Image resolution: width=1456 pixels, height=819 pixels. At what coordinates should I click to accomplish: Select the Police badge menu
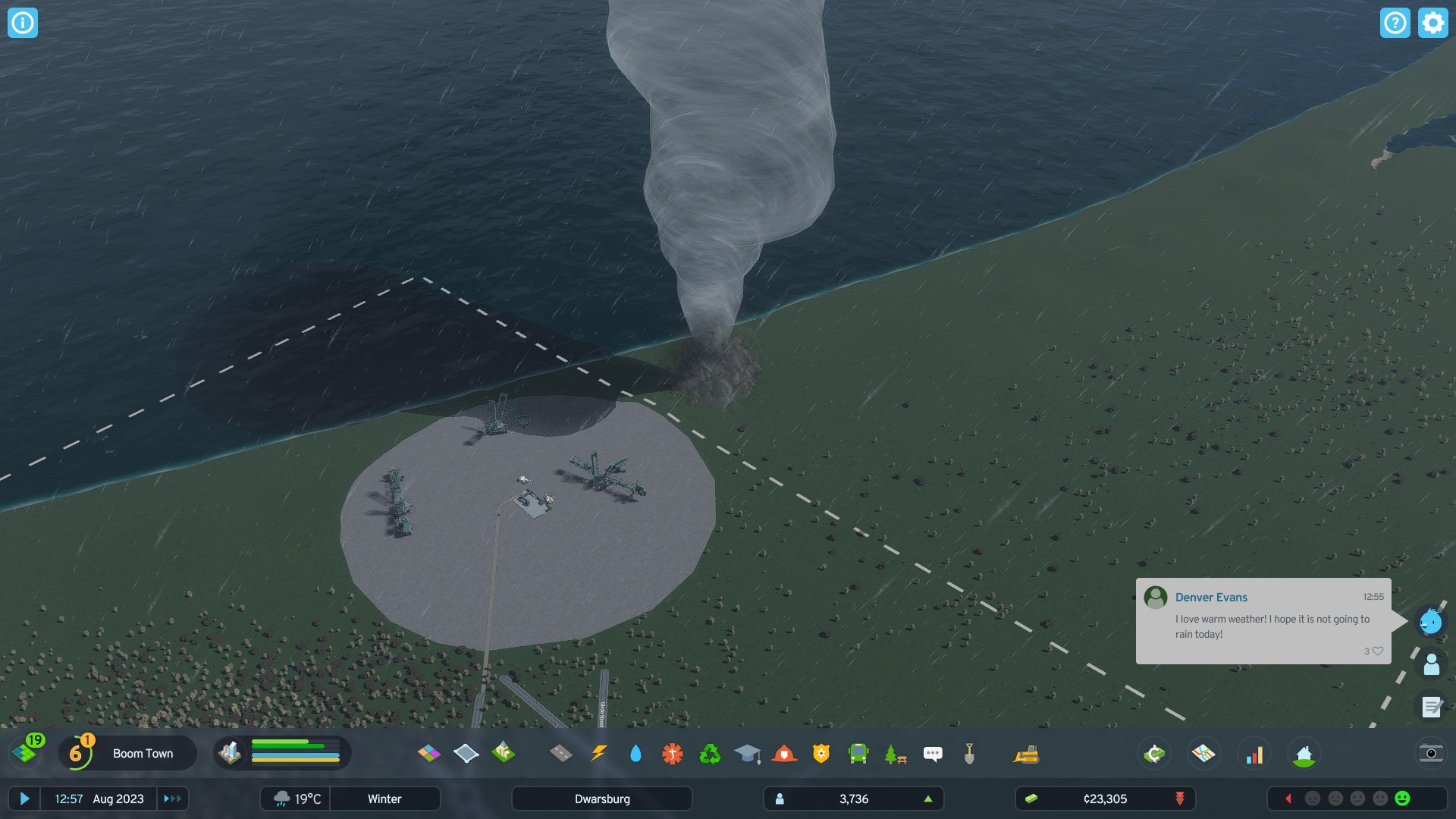[x=821, y=753]
